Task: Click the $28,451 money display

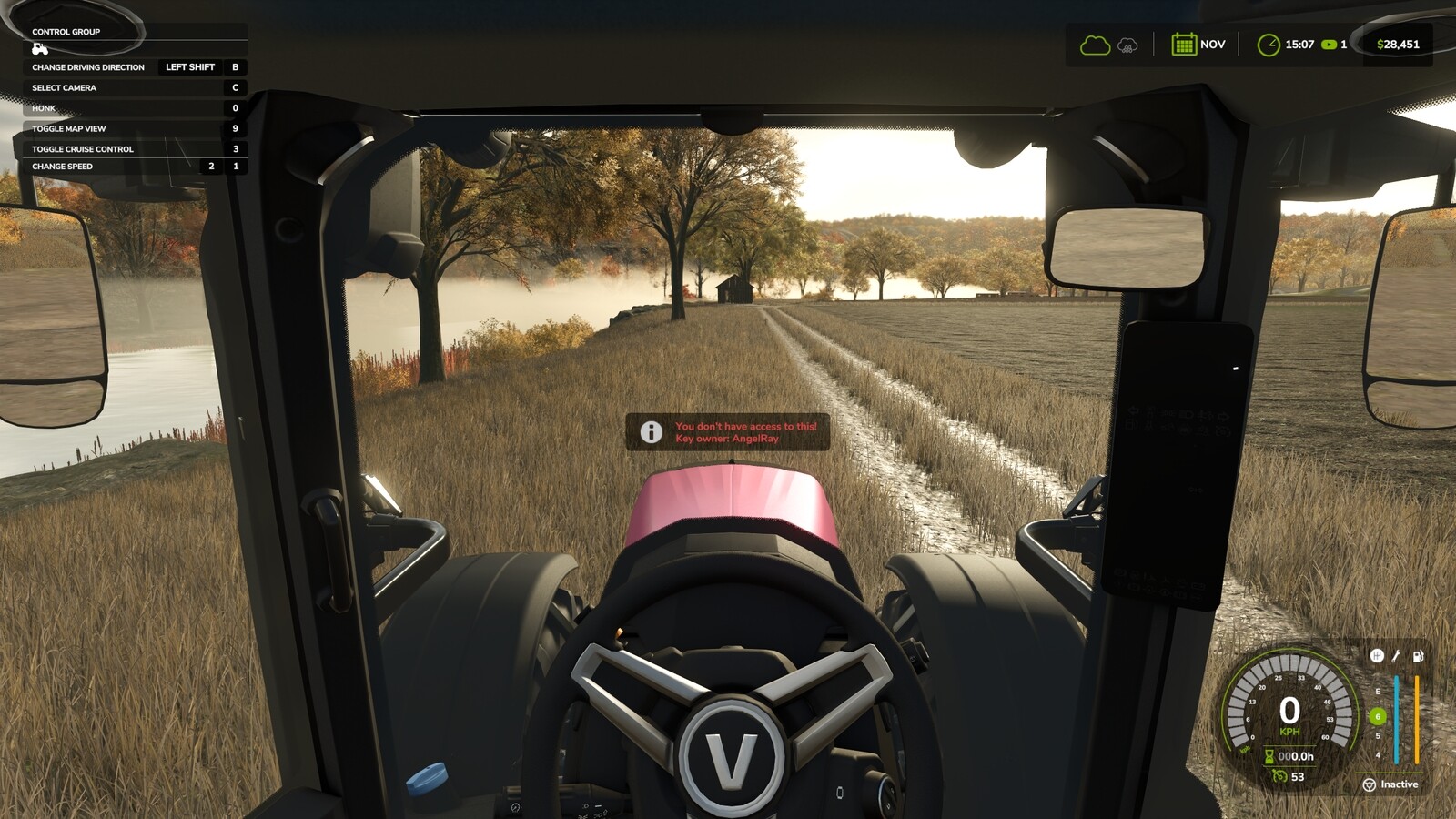Action: coord(1399,45)
